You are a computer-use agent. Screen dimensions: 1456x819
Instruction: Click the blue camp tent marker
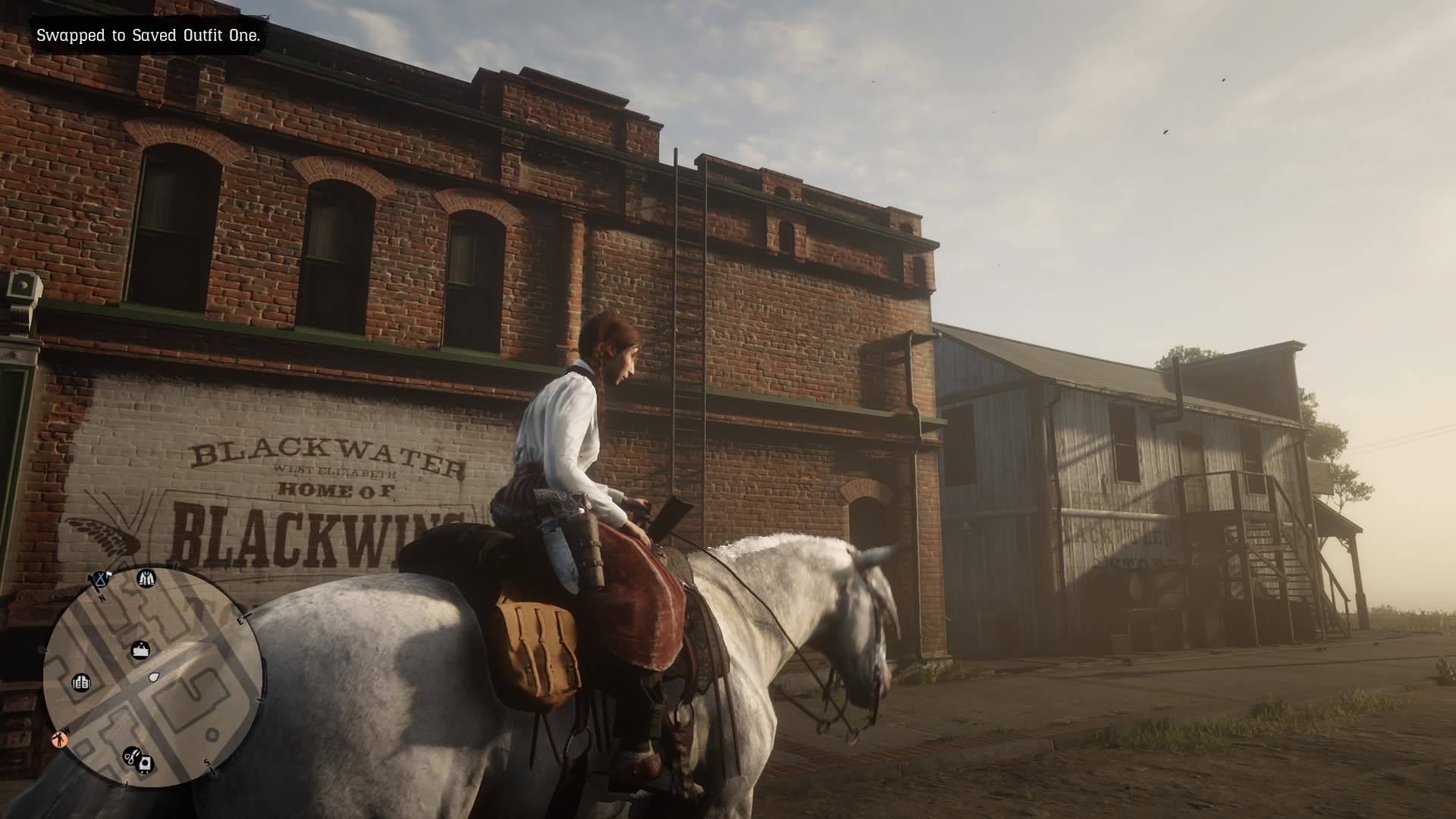(101, 580)
